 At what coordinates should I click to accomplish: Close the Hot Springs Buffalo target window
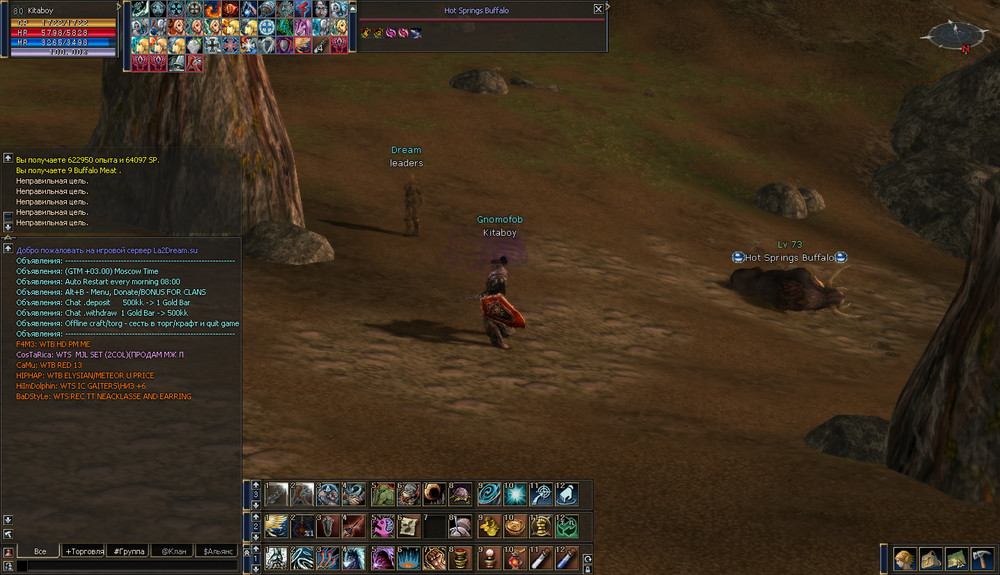[598, 9]
